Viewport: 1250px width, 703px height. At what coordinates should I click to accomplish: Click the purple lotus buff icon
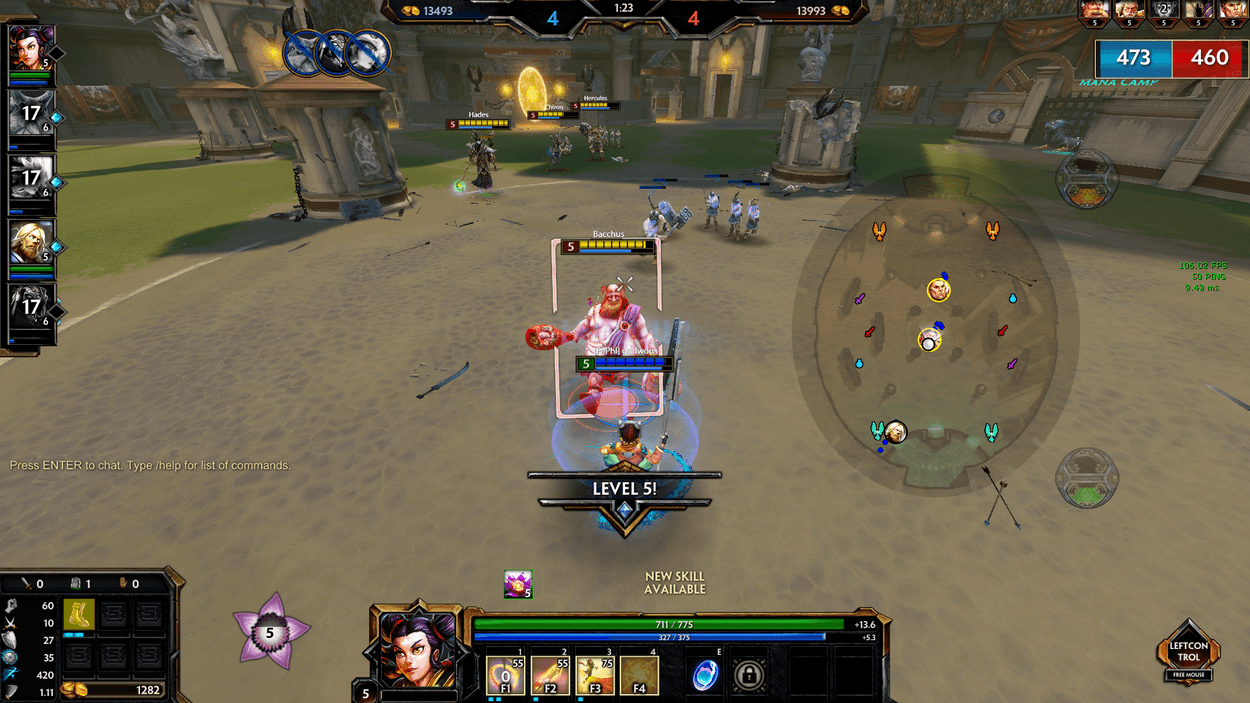(x=518, y=584)
